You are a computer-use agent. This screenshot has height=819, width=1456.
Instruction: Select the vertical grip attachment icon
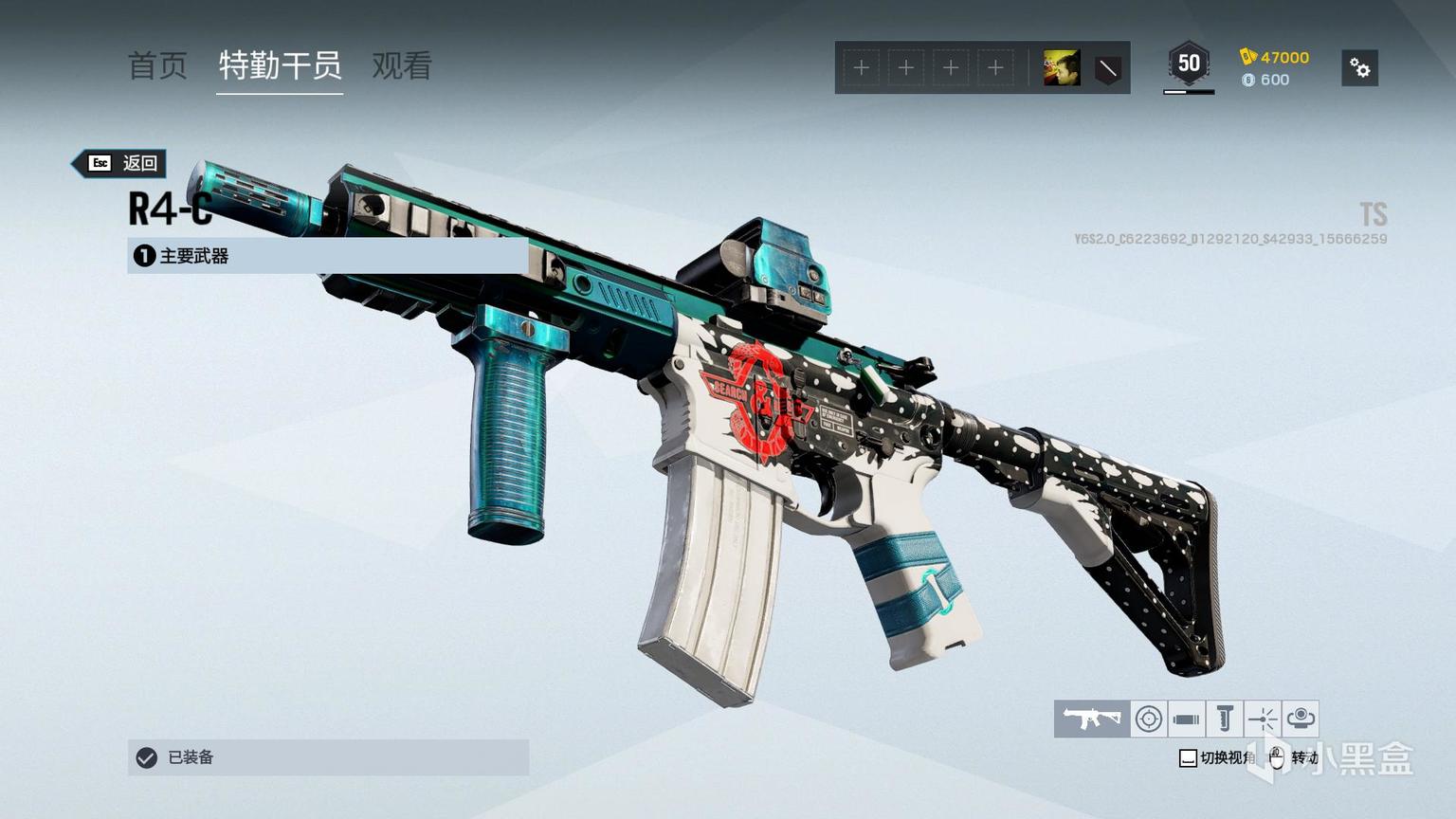tap(1224, 719)
